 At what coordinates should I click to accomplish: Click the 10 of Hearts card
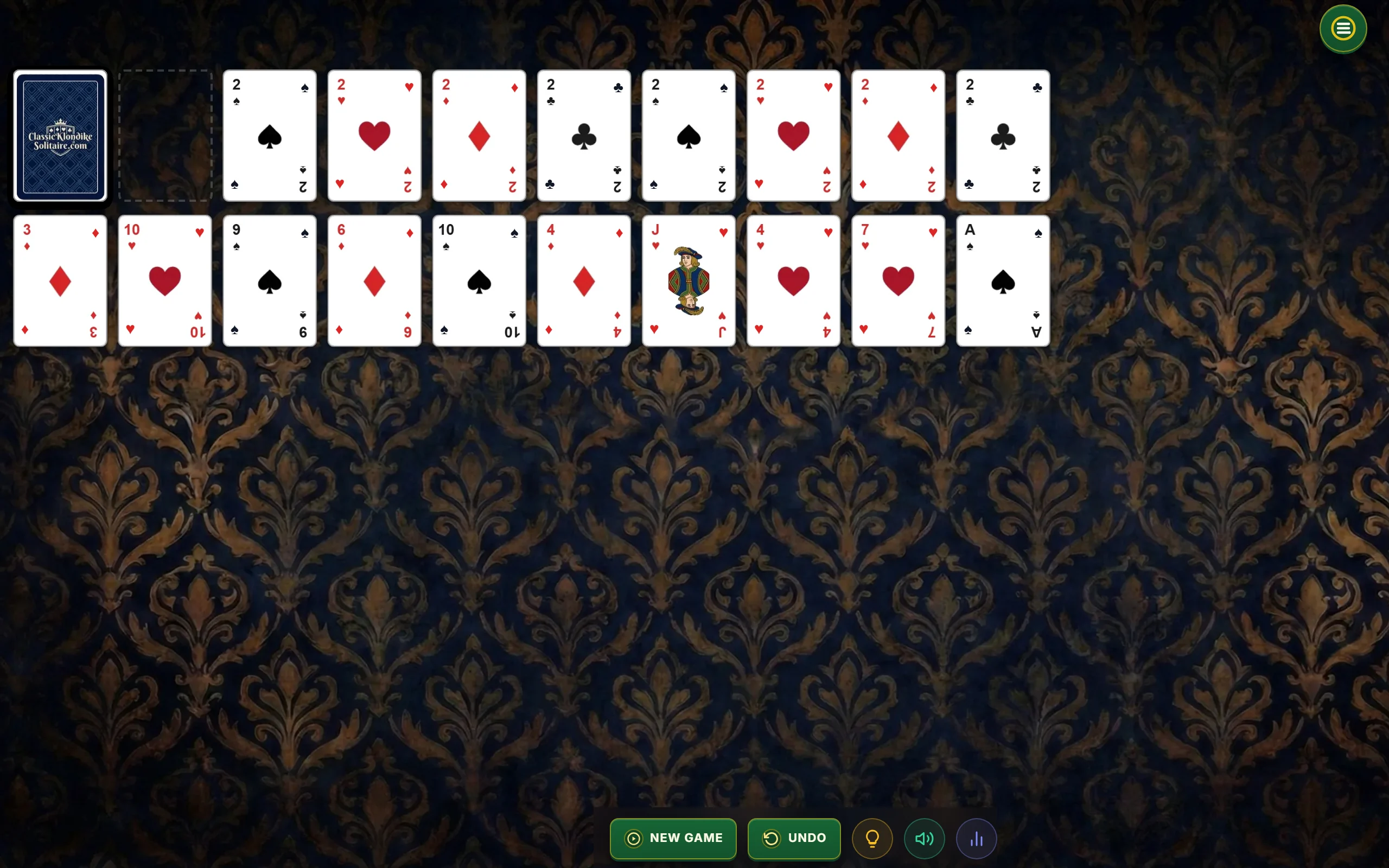[165, 280]
